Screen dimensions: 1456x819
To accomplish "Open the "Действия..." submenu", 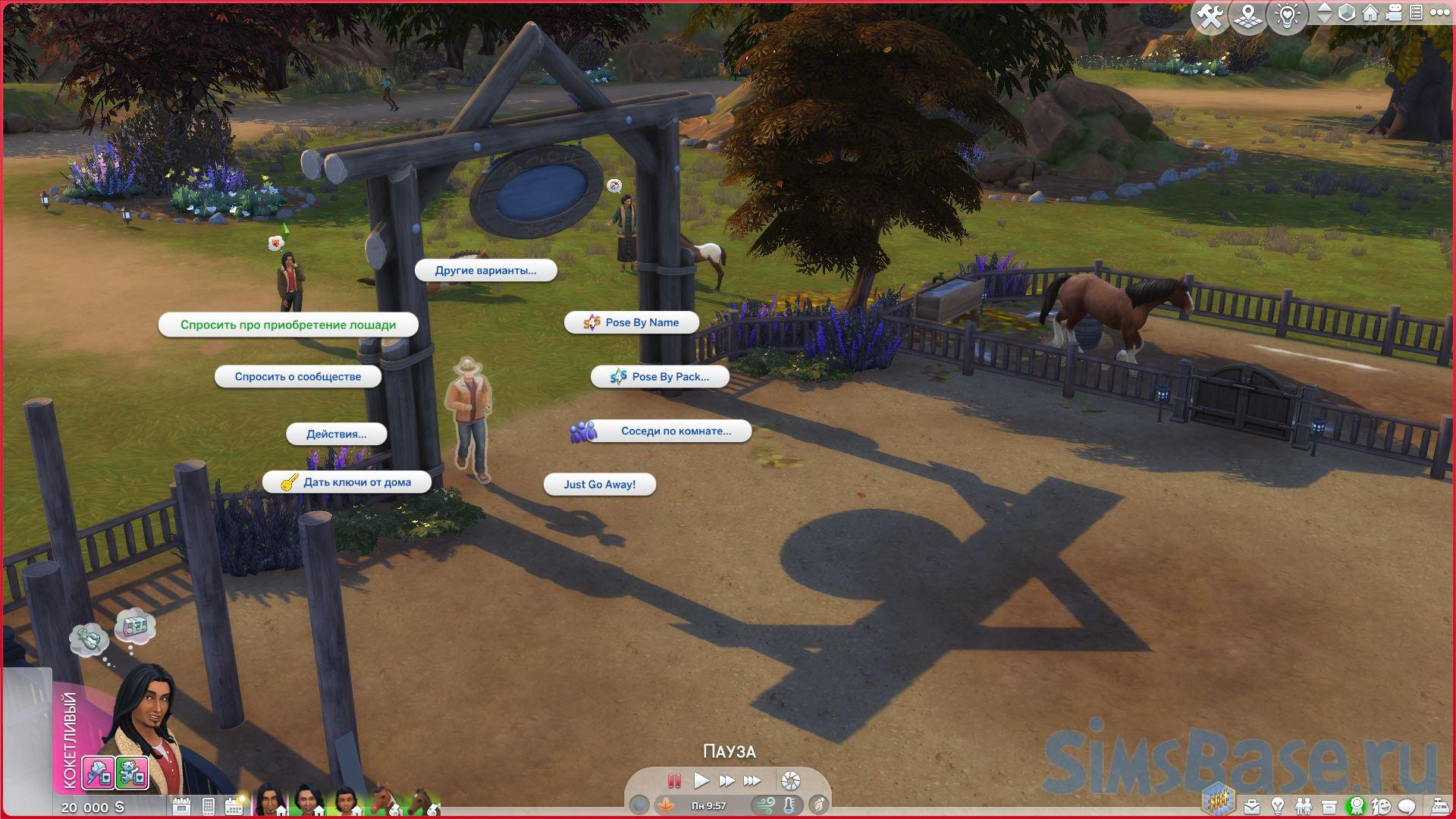I will click(x=336, y=435).
